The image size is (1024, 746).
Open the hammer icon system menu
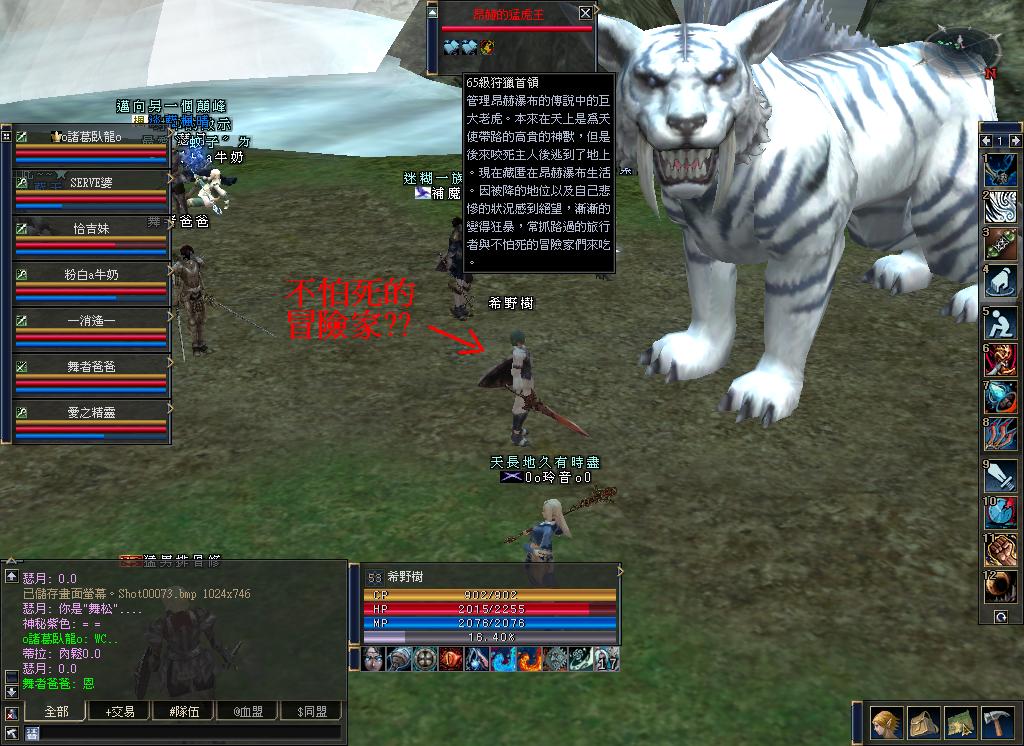(999, 722)
